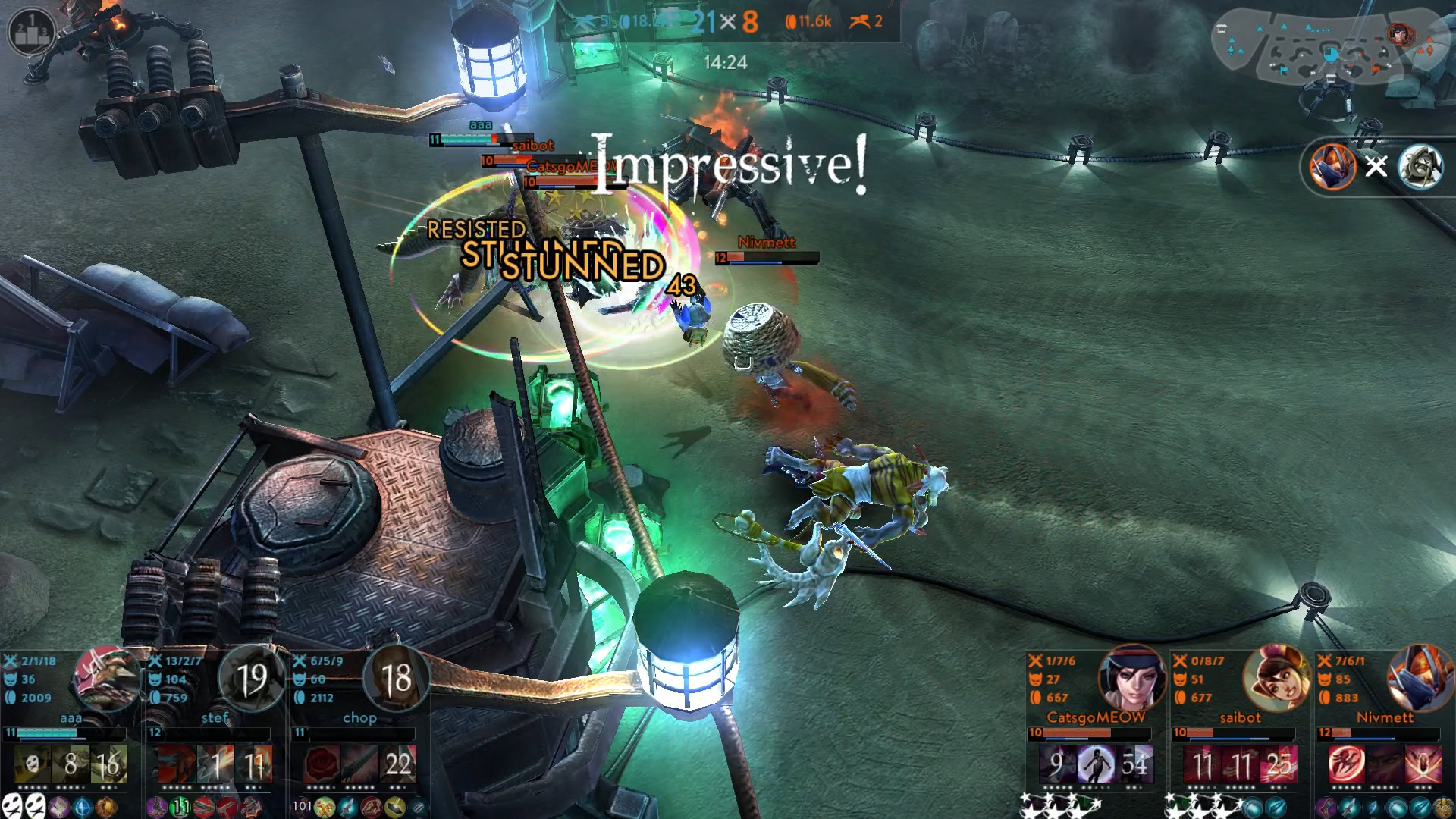Open the scoreboard podium icon
The image size is (1456, 819).
[31, 30]
